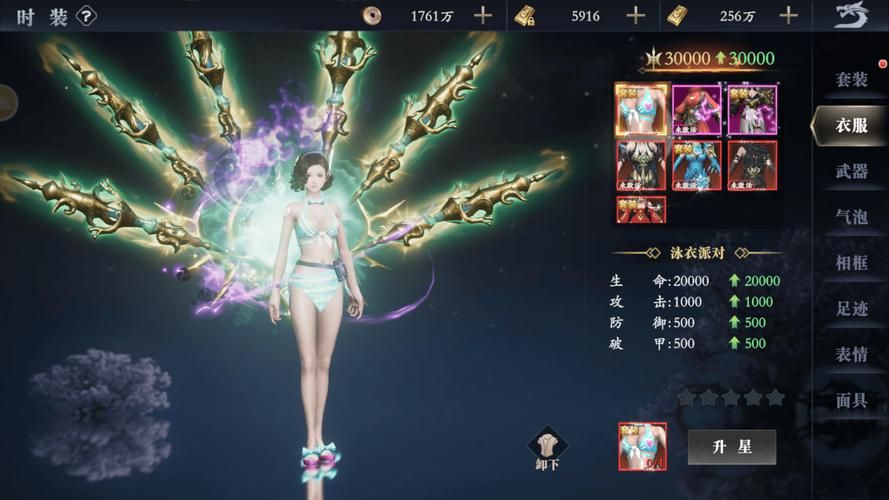The height and width of the screenshot is (500, 889).
Task: Open the 套装 outfit set tab
Action: click(851, 78)
